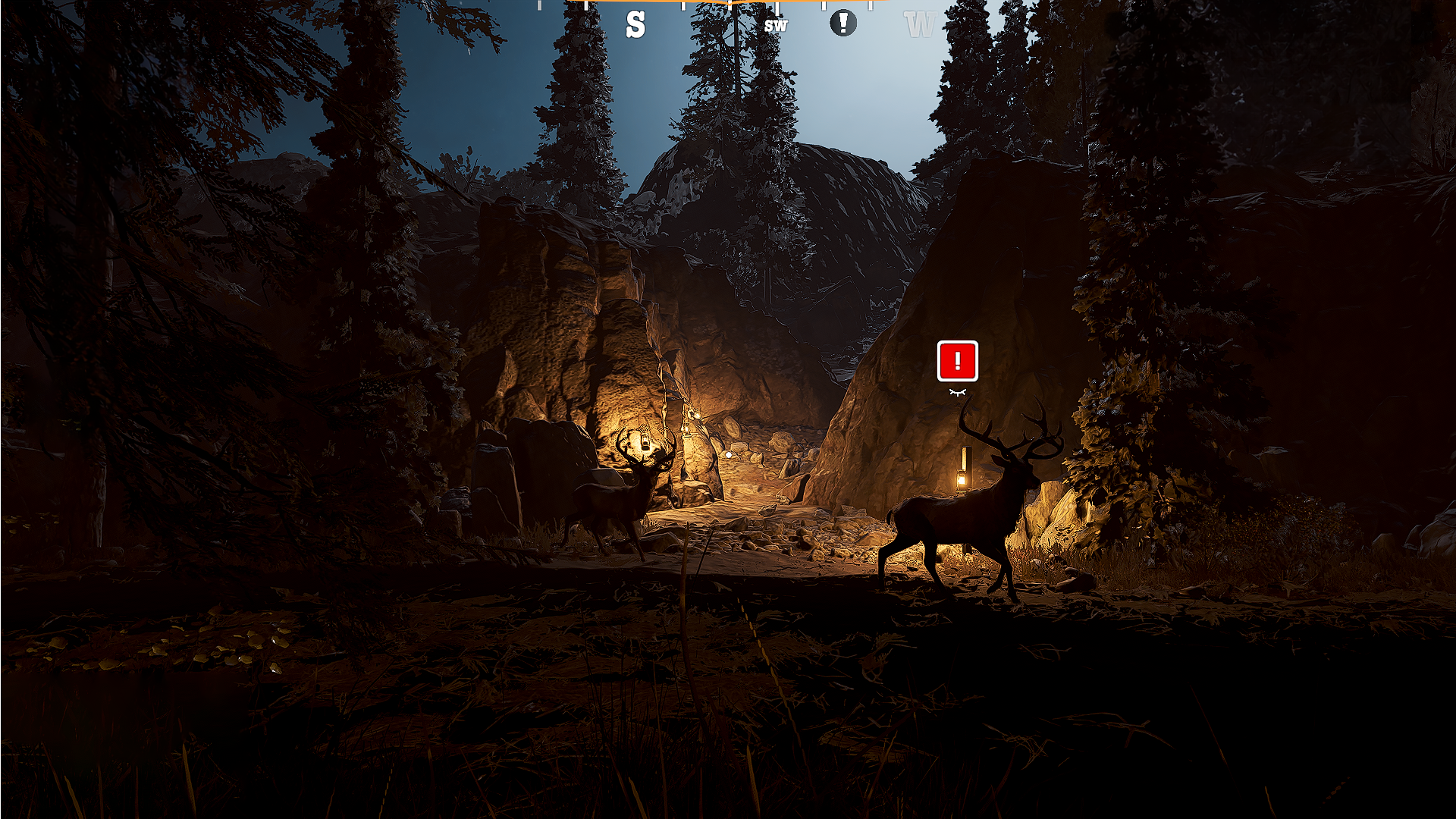Click the lantern hanging beside the right stag
The width and height of the screenshot is (1456, 819).
[963, 478]
